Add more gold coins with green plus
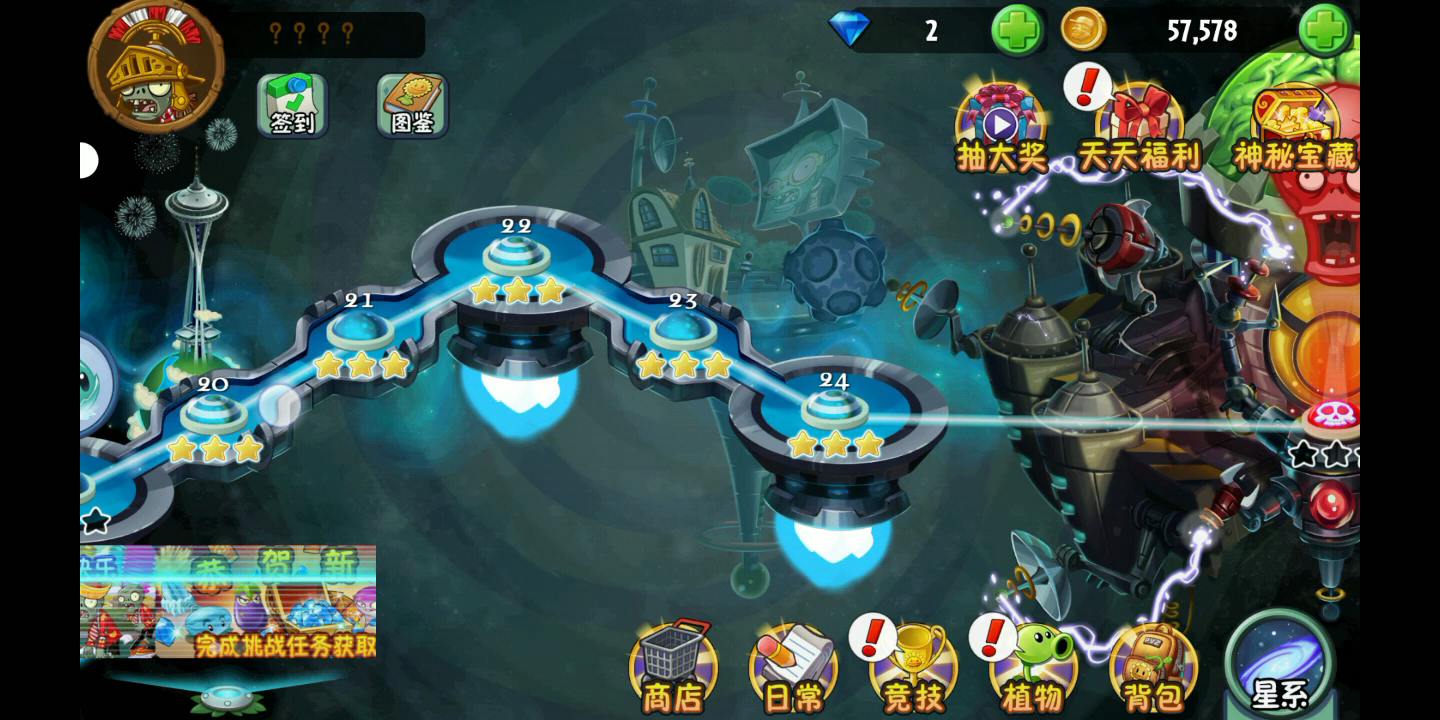Screen dimensions: 1440x720 pyautogui.click(x=1324, y=30)
